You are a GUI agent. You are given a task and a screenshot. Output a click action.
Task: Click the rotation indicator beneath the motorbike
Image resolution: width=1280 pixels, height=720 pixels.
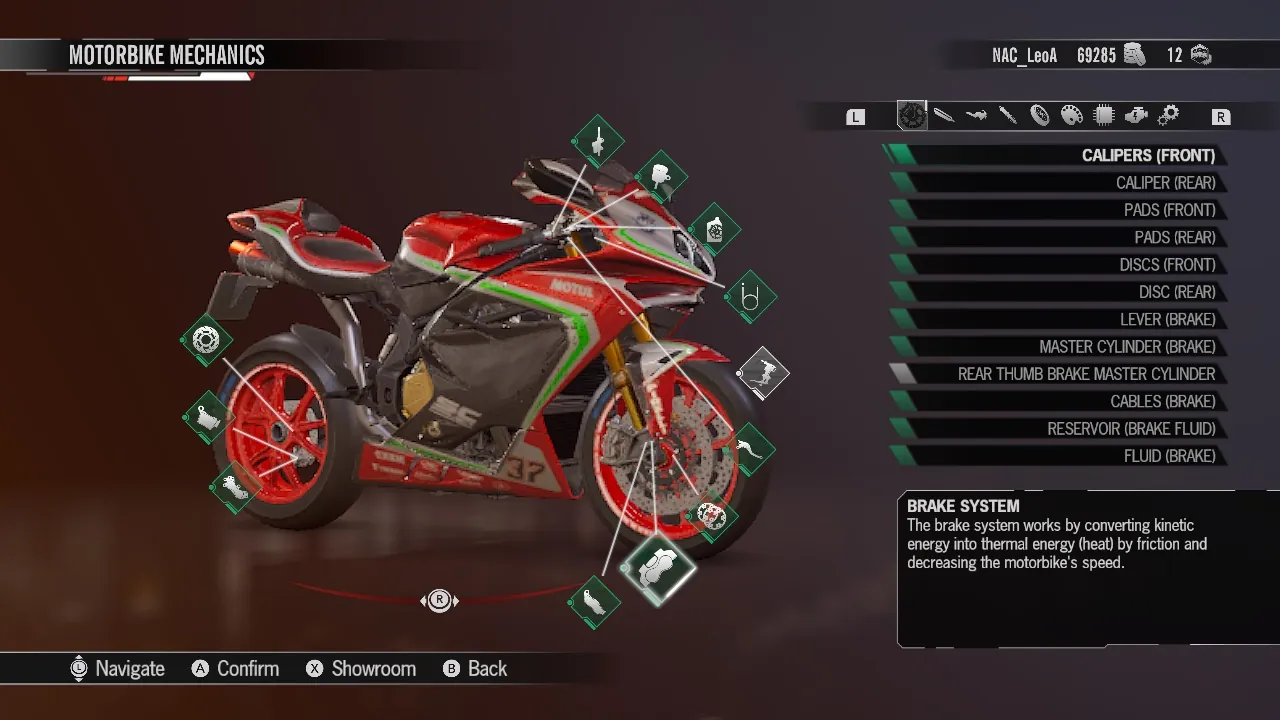tap(440, 600)
